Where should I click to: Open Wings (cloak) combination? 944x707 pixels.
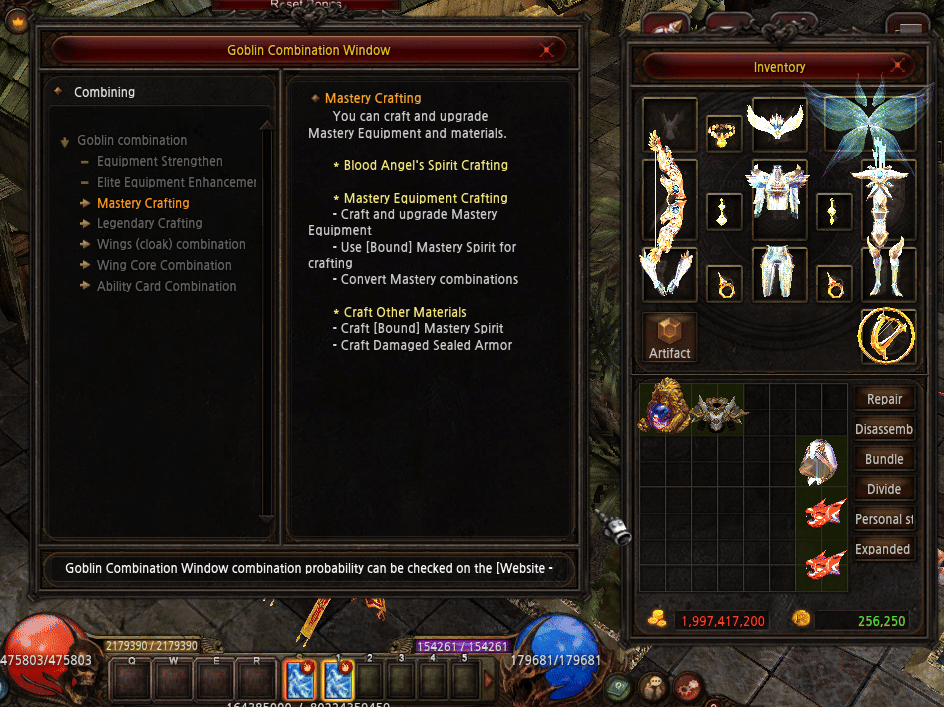[x=171, y=244]
